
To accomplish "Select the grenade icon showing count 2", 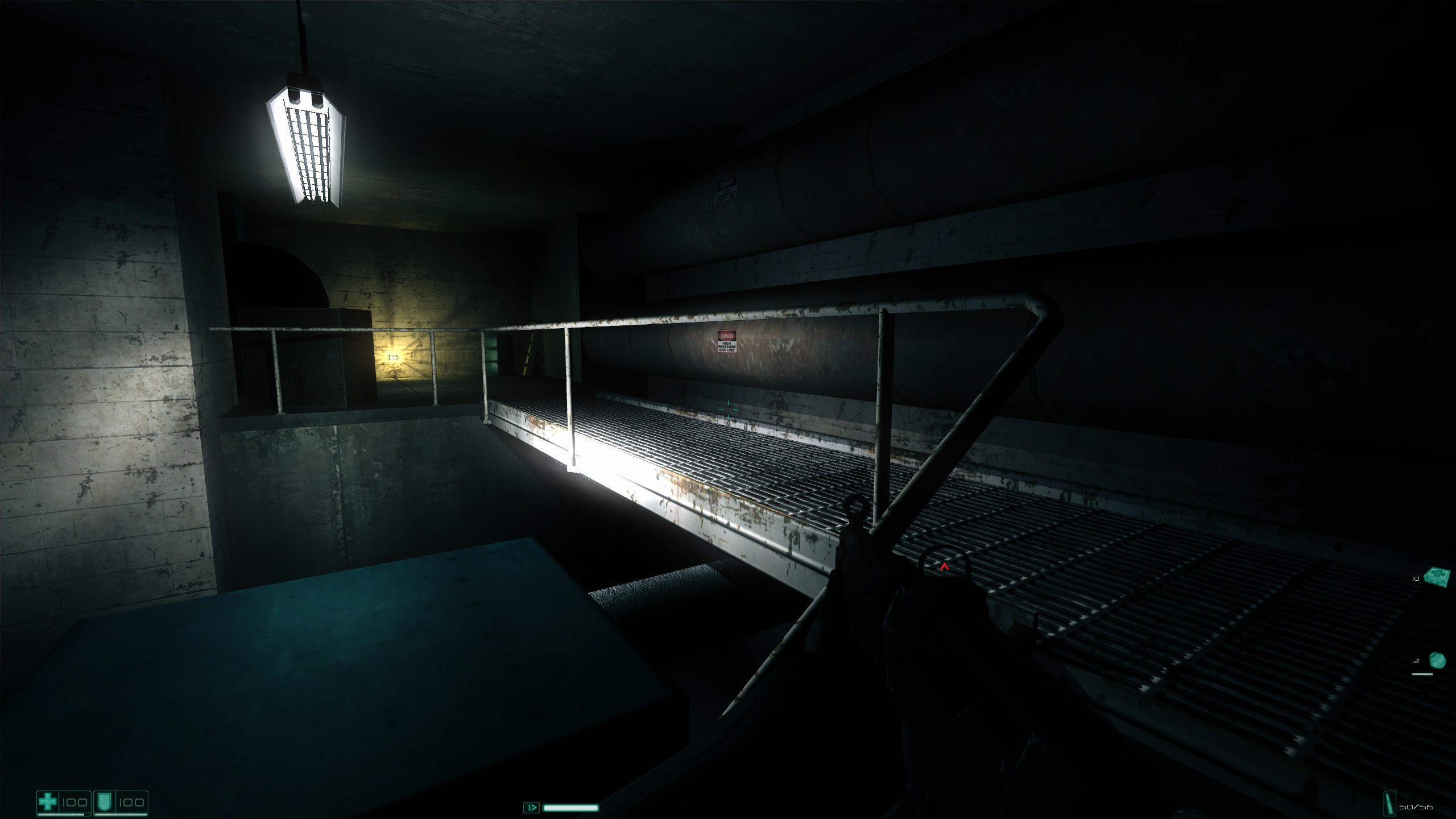I will [x=1438, y=660].
